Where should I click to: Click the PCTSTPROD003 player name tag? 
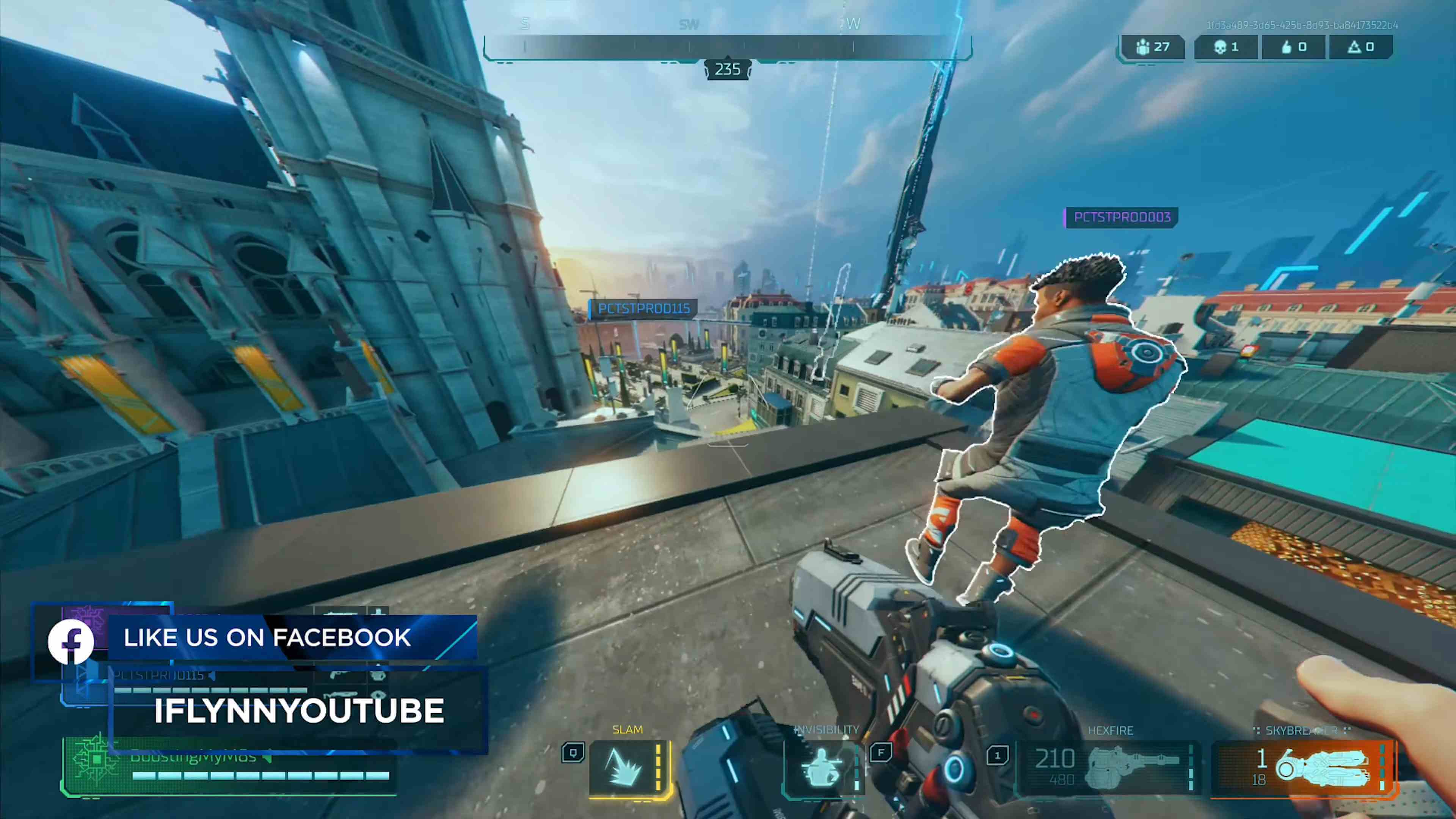pyautogui.click(x=1122, y=218)
